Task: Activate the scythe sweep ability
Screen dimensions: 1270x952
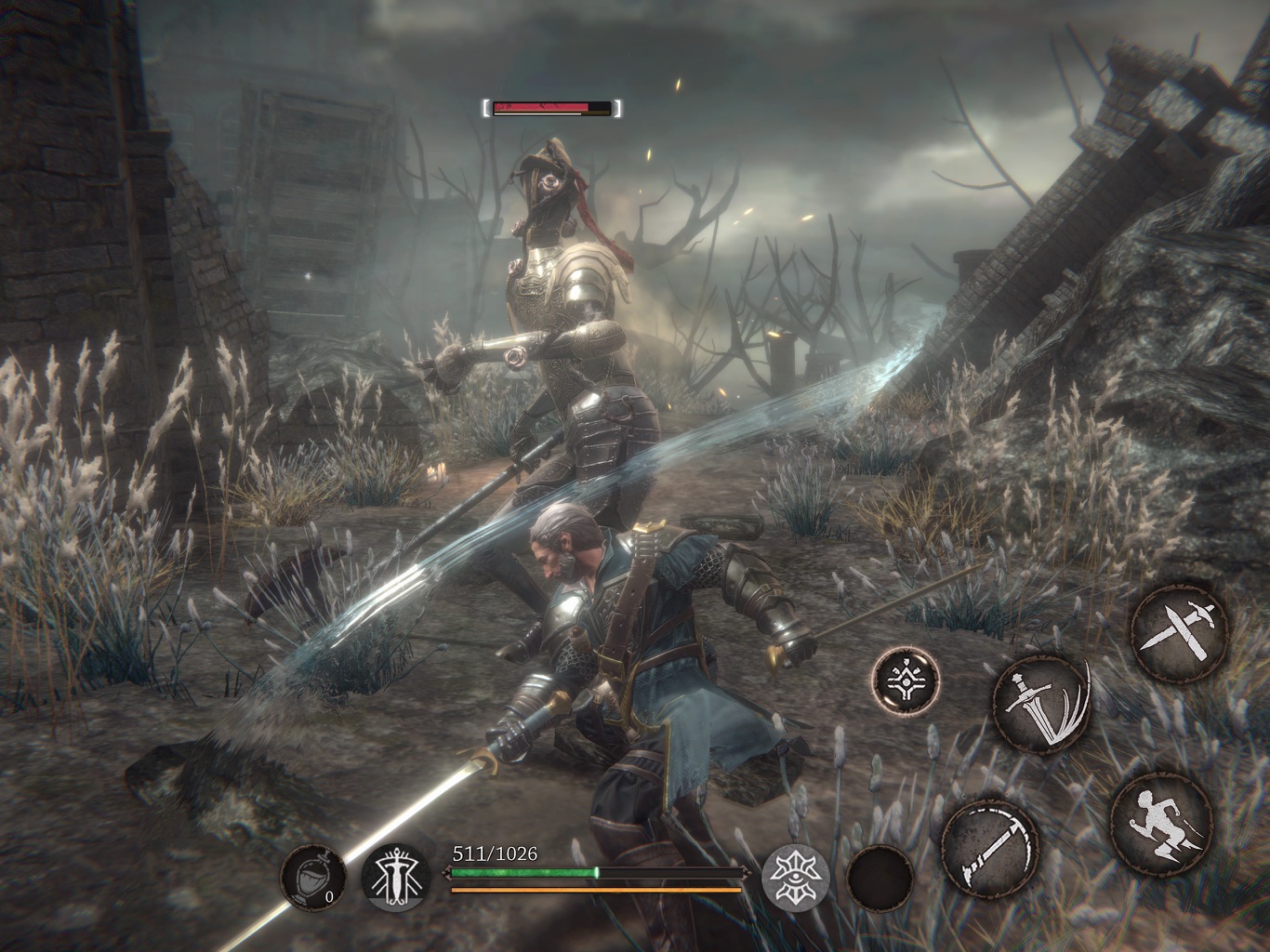Action: coord(988,845)
